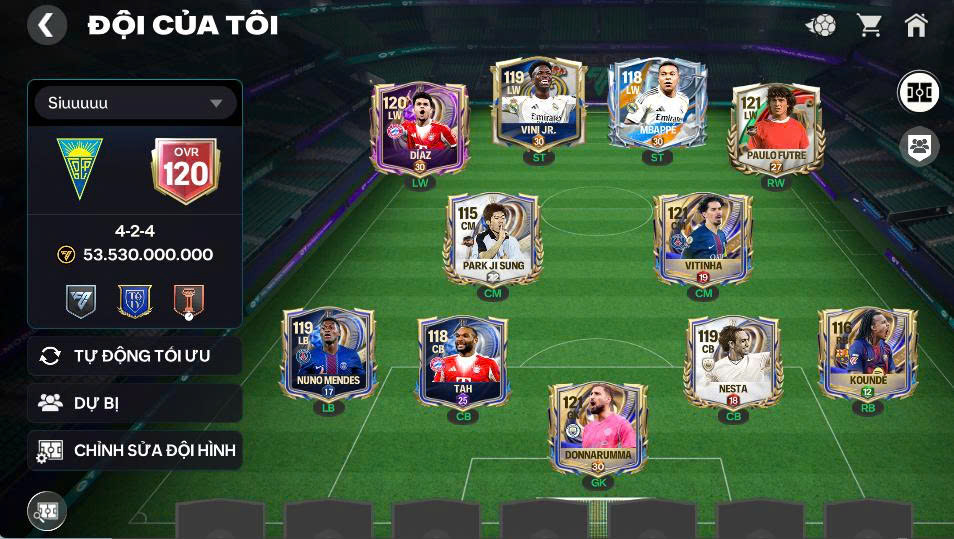The height and width of the screenshot is (539, 954).
Task: Open the Dự Bị substitutes list
Action: click(135, 403)
